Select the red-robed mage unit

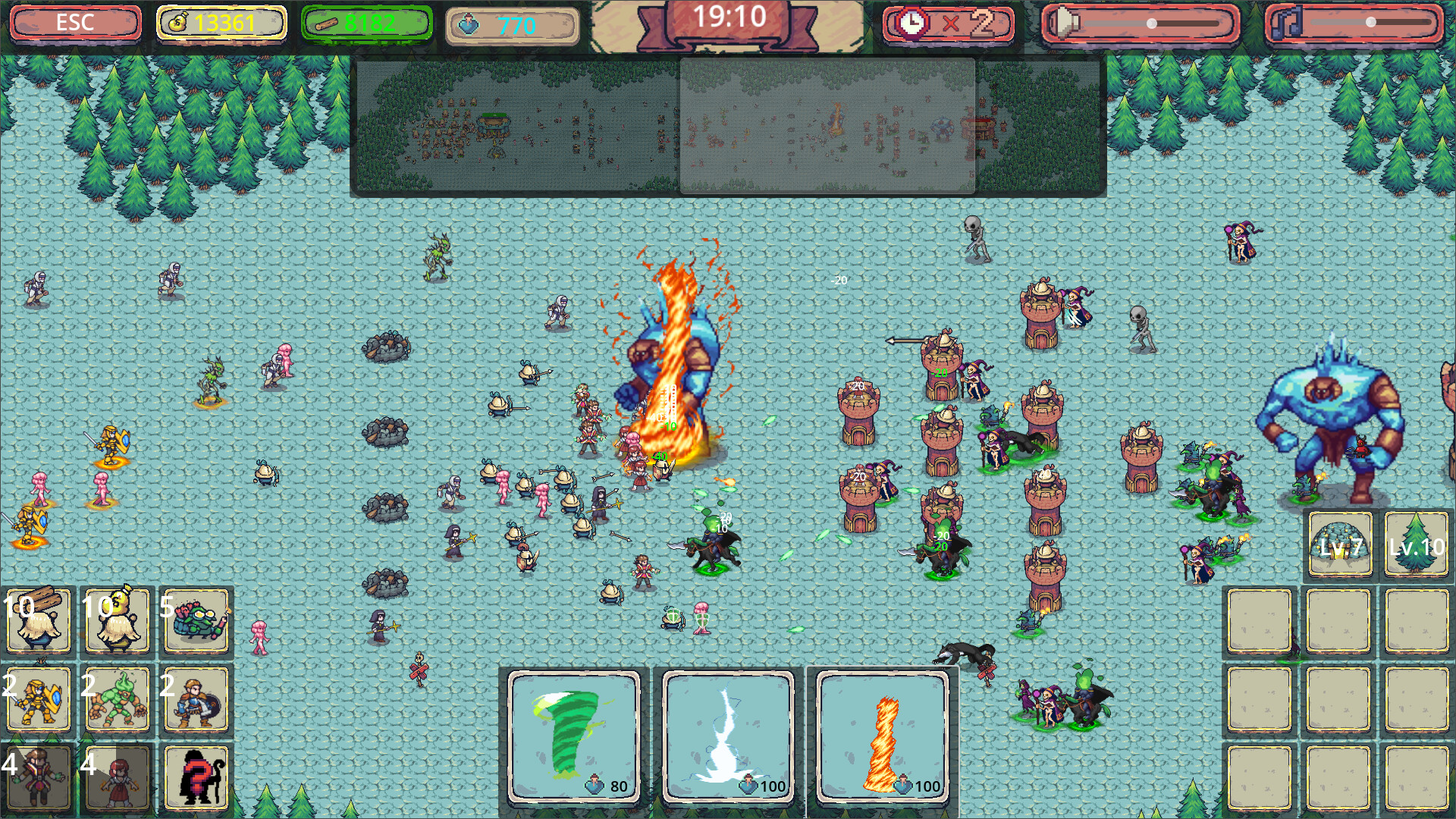(x=39, y=777)
